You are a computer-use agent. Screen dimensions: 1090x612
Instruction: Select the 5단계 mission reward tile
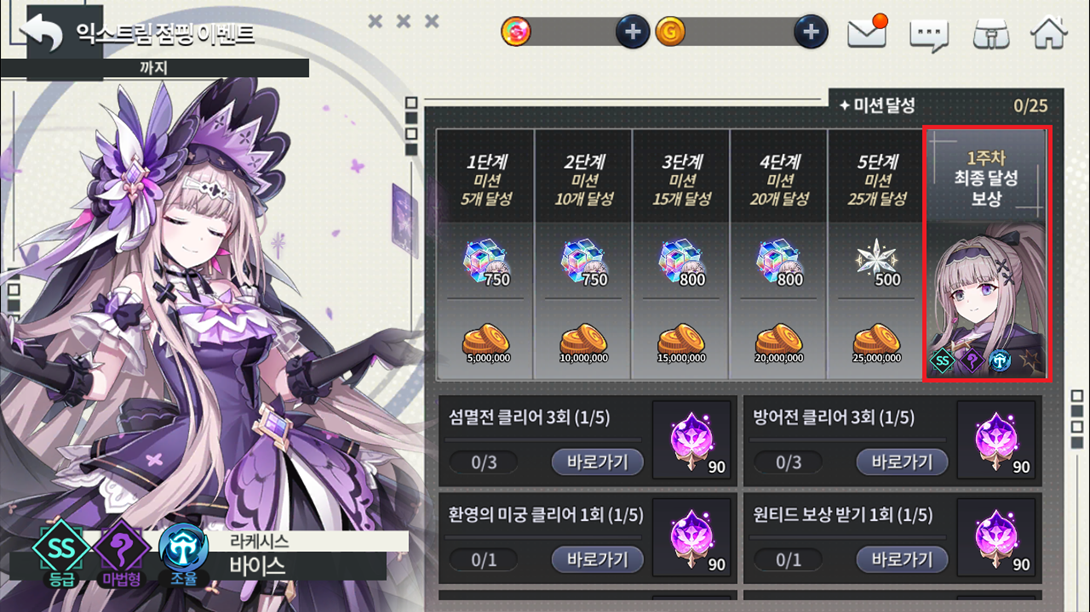[877, 253]
